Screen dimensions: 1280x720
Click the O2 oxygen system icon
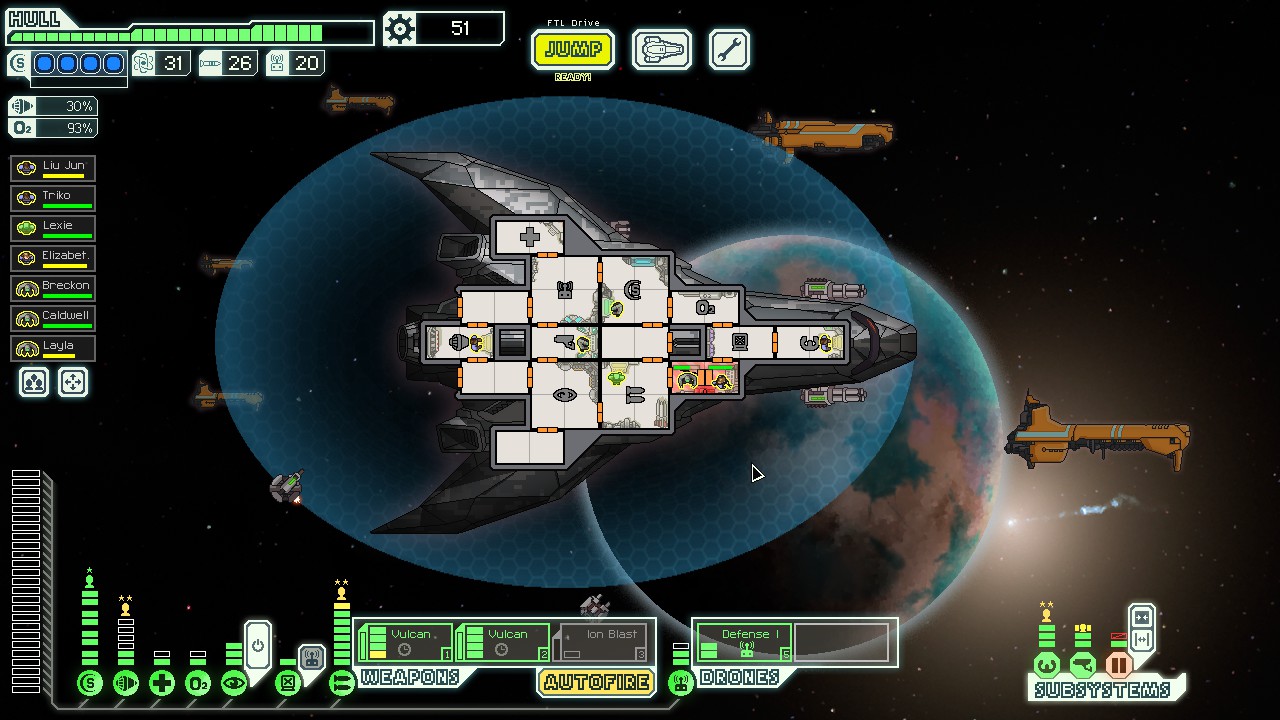[x=198, y=684]
